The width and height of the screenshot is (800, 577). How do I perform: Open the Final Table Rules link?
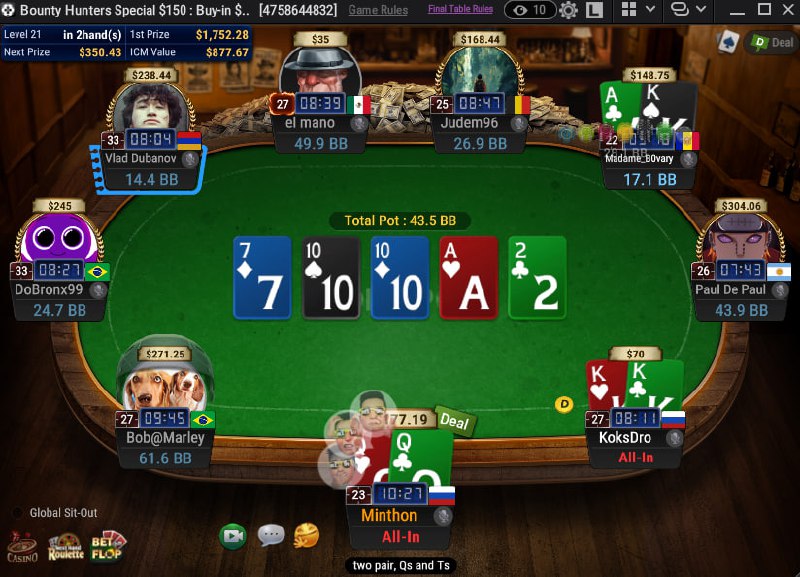click(x=460, y=9)
